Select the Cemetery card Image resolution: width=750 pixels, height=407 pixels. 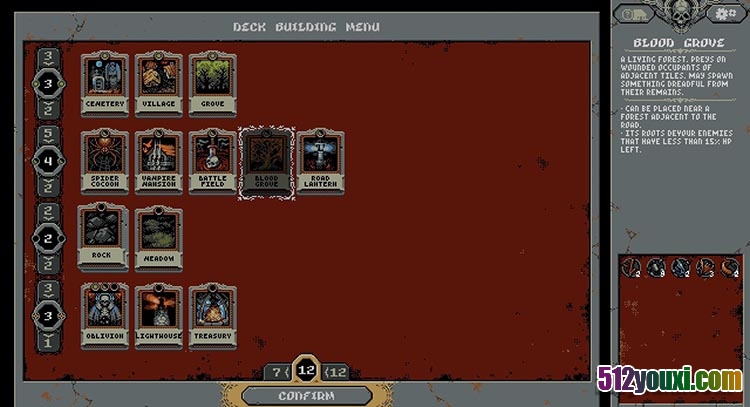tap(105, 82)
